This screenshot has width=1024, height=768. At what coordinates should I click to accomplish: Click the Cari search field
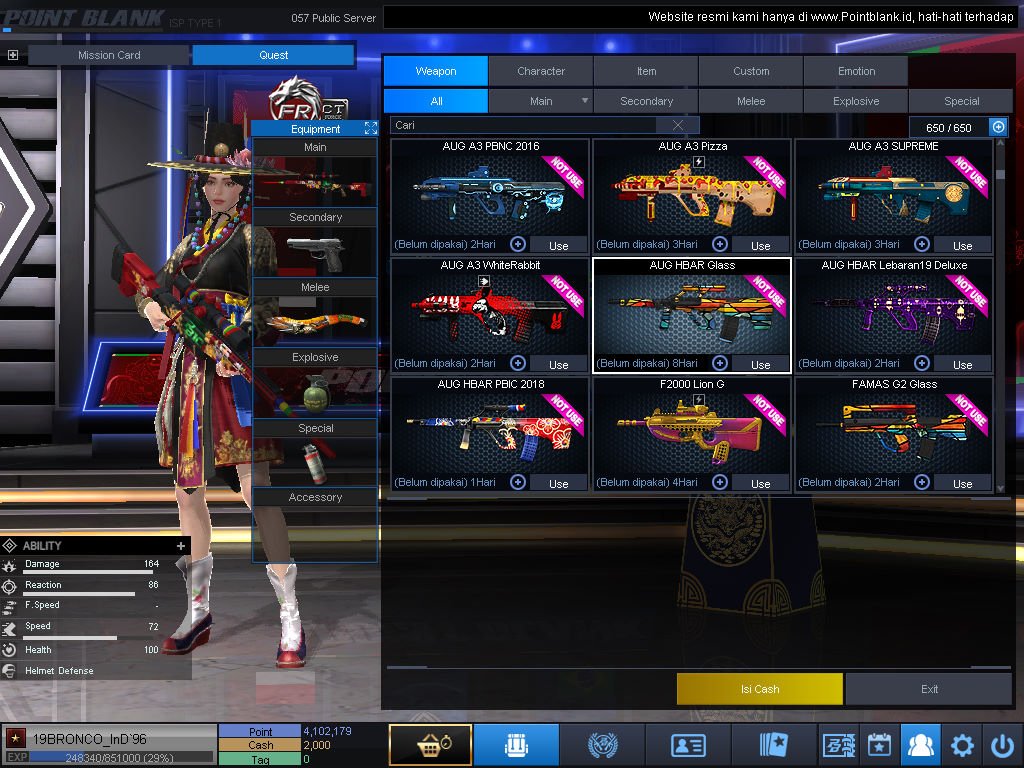525,126
